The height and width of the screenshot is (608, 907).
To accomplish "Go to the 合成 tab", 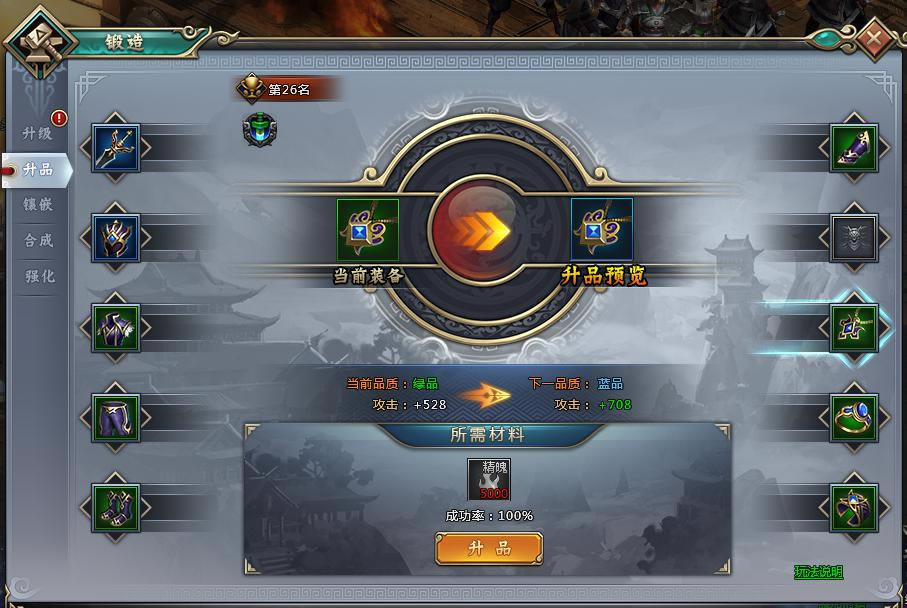I will pos(38,241).
